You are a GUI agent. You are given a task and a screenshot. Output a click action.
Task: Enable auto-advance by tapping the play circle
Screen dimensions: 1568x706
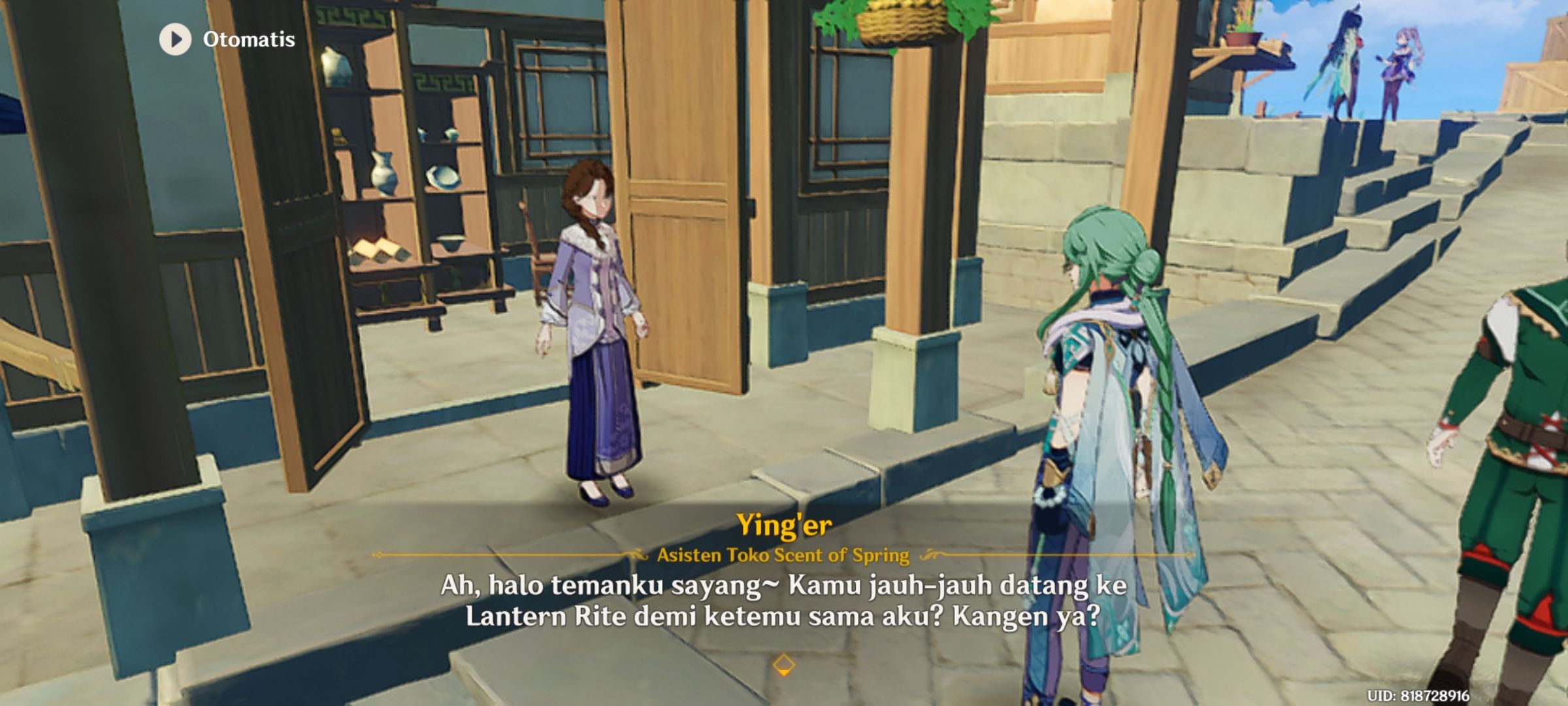click(x=174, y=41)
